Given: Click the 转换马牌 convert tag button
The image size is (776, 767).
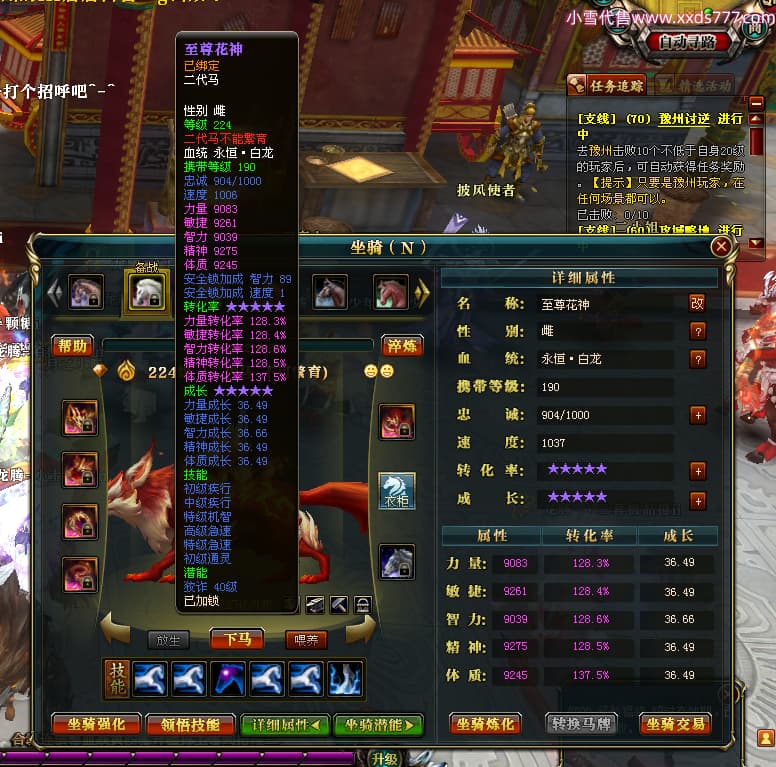Looking at the screenshot, I should (x=582, y=724).
